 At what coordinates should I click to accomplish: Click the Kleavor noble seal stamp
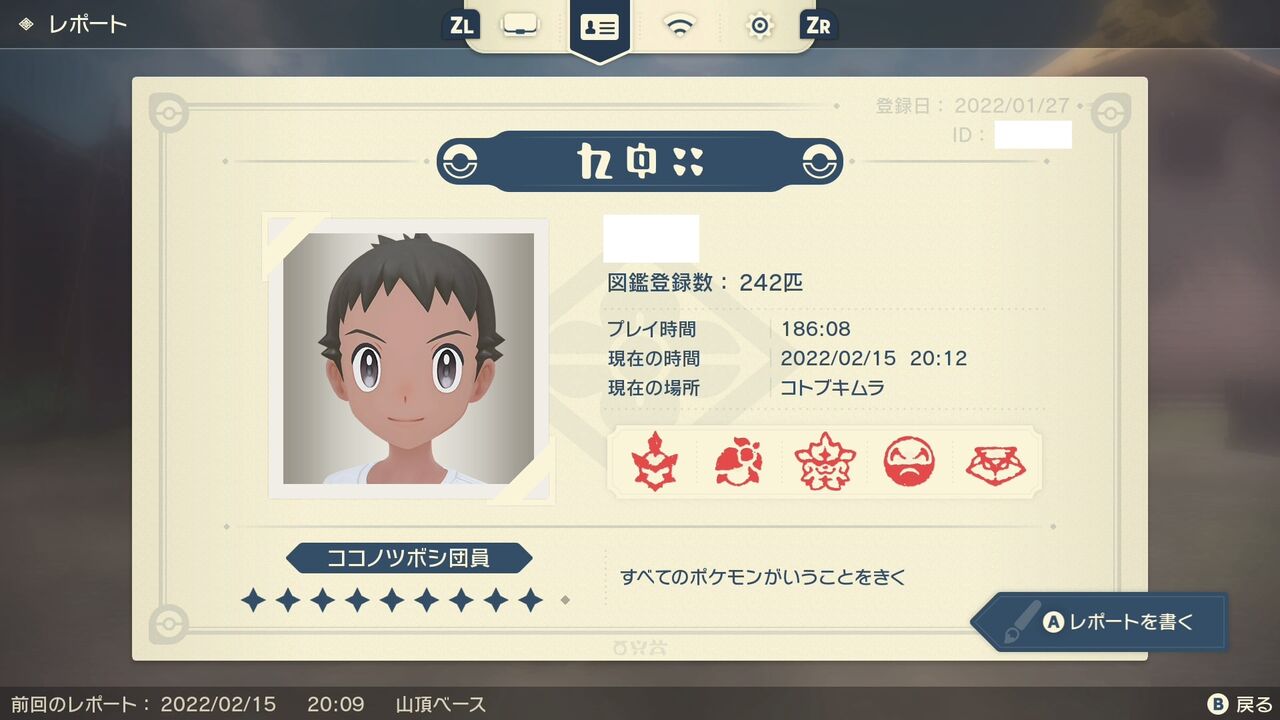[652, 462]
